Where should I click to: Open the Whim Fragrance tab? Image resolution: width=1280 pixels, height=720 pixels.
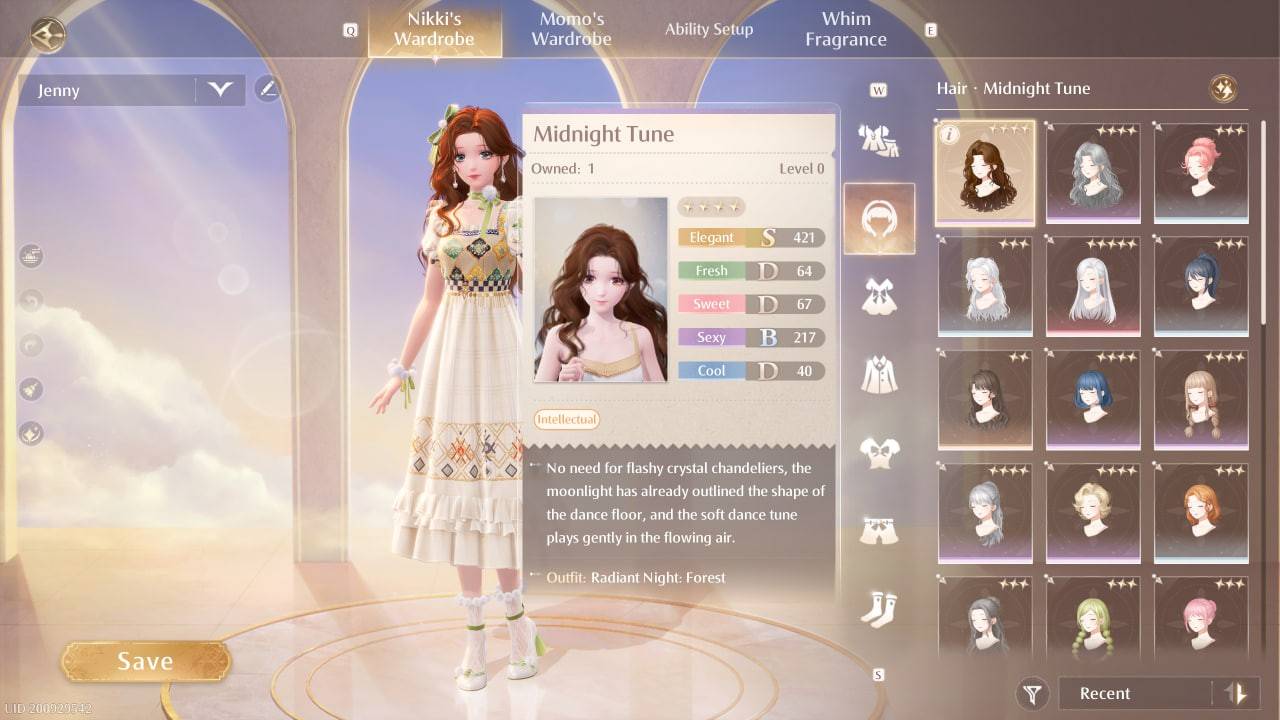(x=845, y=28)
